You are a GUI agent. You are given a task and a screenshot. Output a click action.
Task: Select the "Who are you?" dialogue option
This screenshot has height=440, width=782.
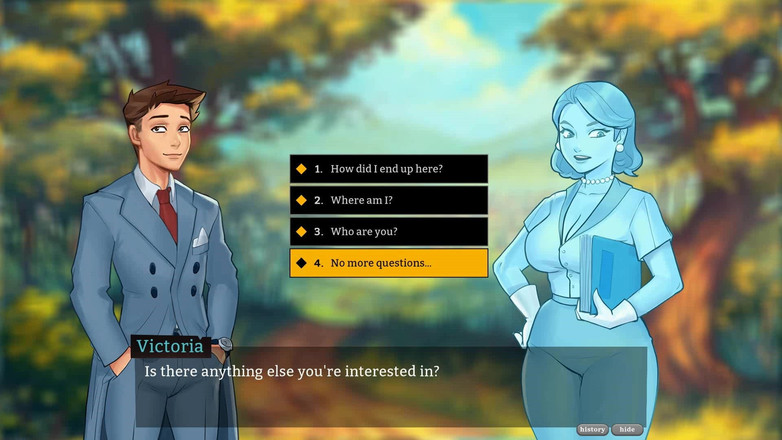click(388, 231)
